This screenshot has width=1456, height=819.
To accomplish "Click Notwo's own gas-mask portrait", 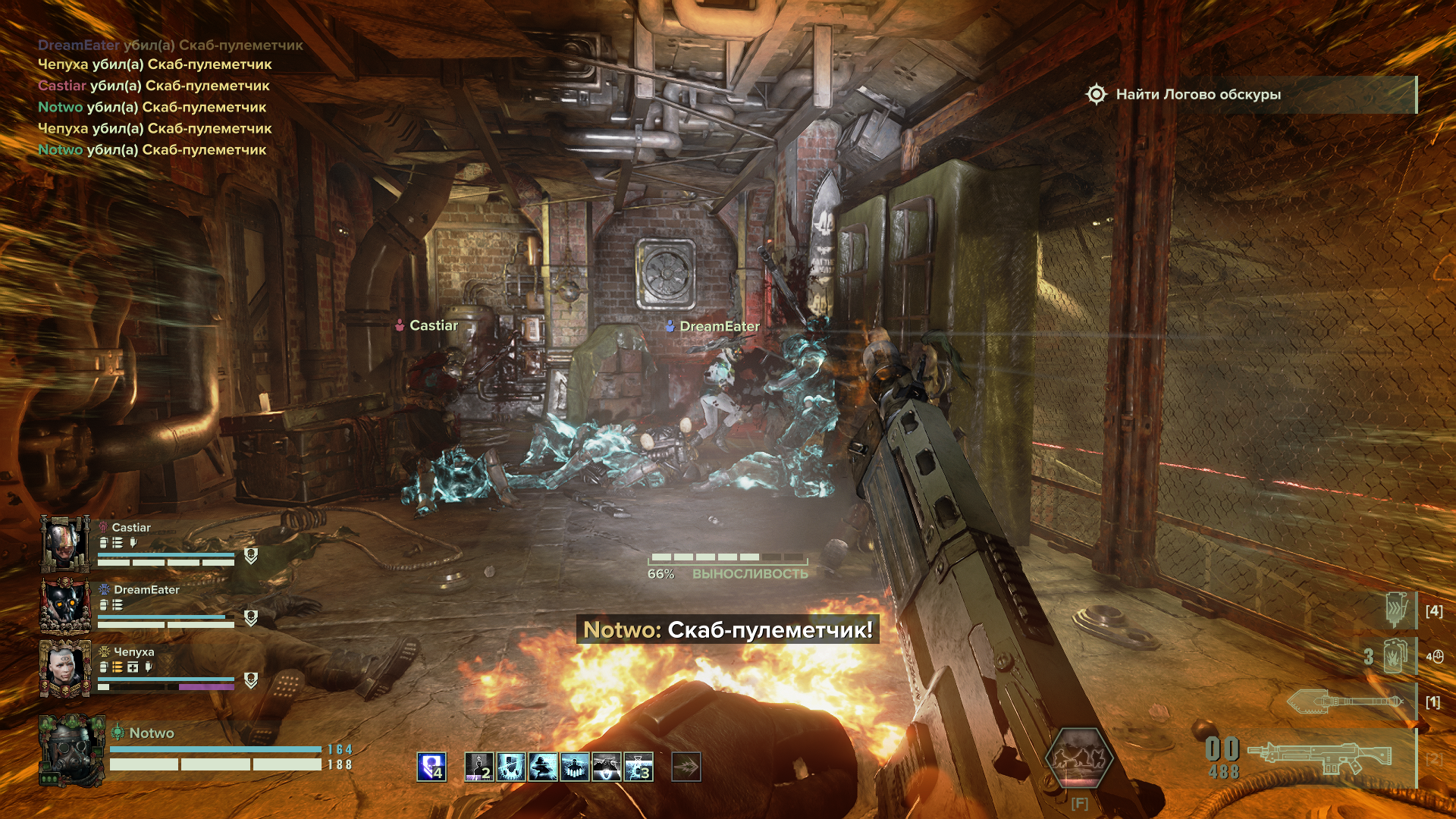I will 71,749.
